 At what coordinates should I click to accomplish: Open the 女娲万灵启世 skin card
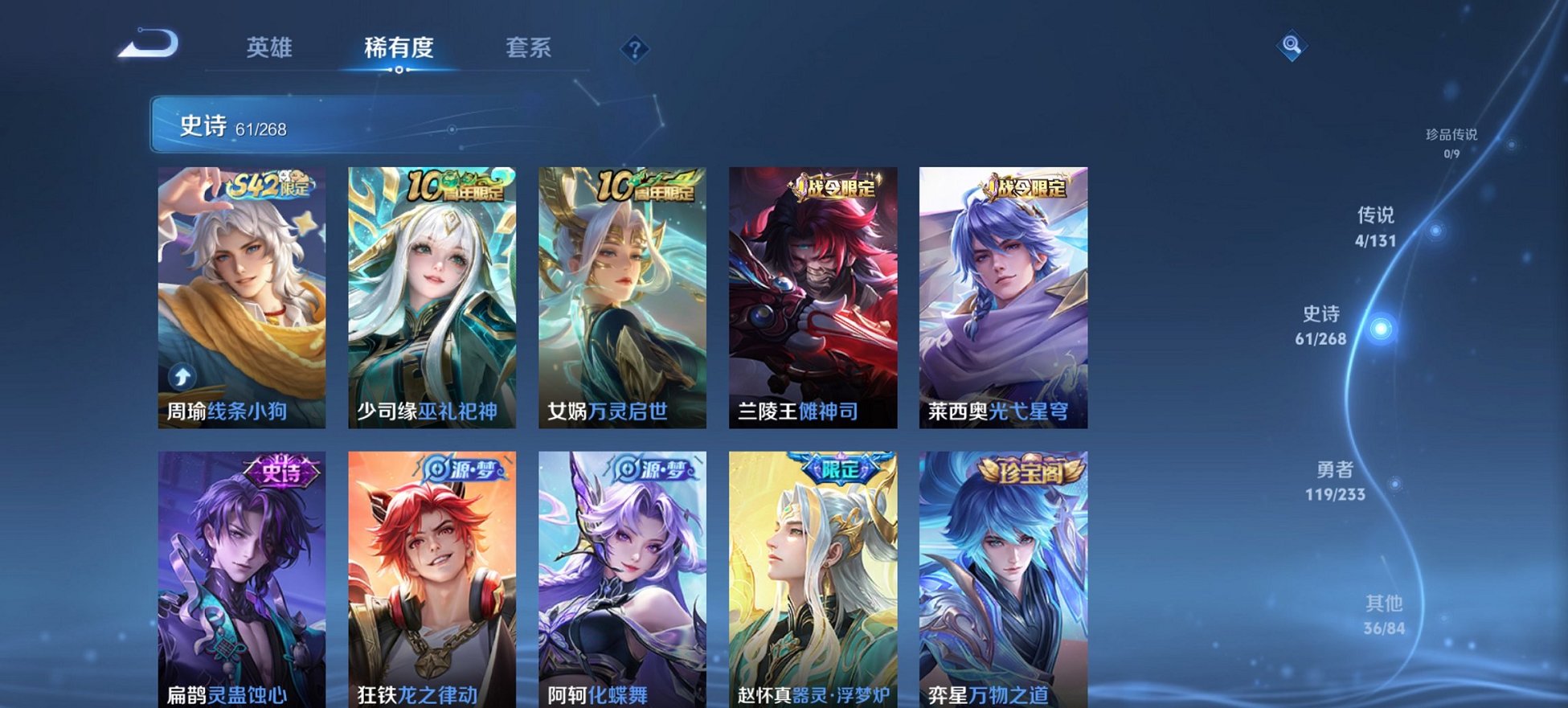pyautogui.click(x=619, y=297)
